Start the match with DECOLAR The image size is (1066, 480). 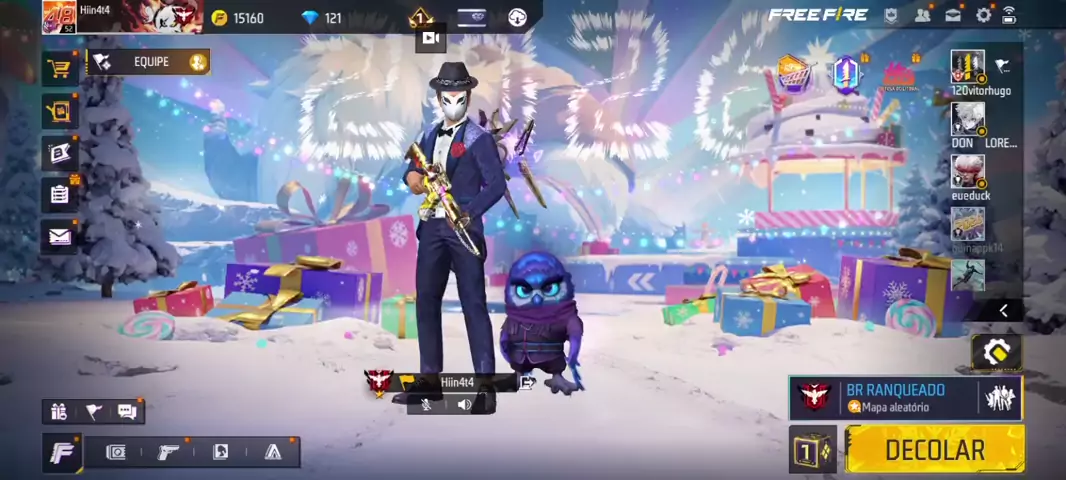[934, 450]
